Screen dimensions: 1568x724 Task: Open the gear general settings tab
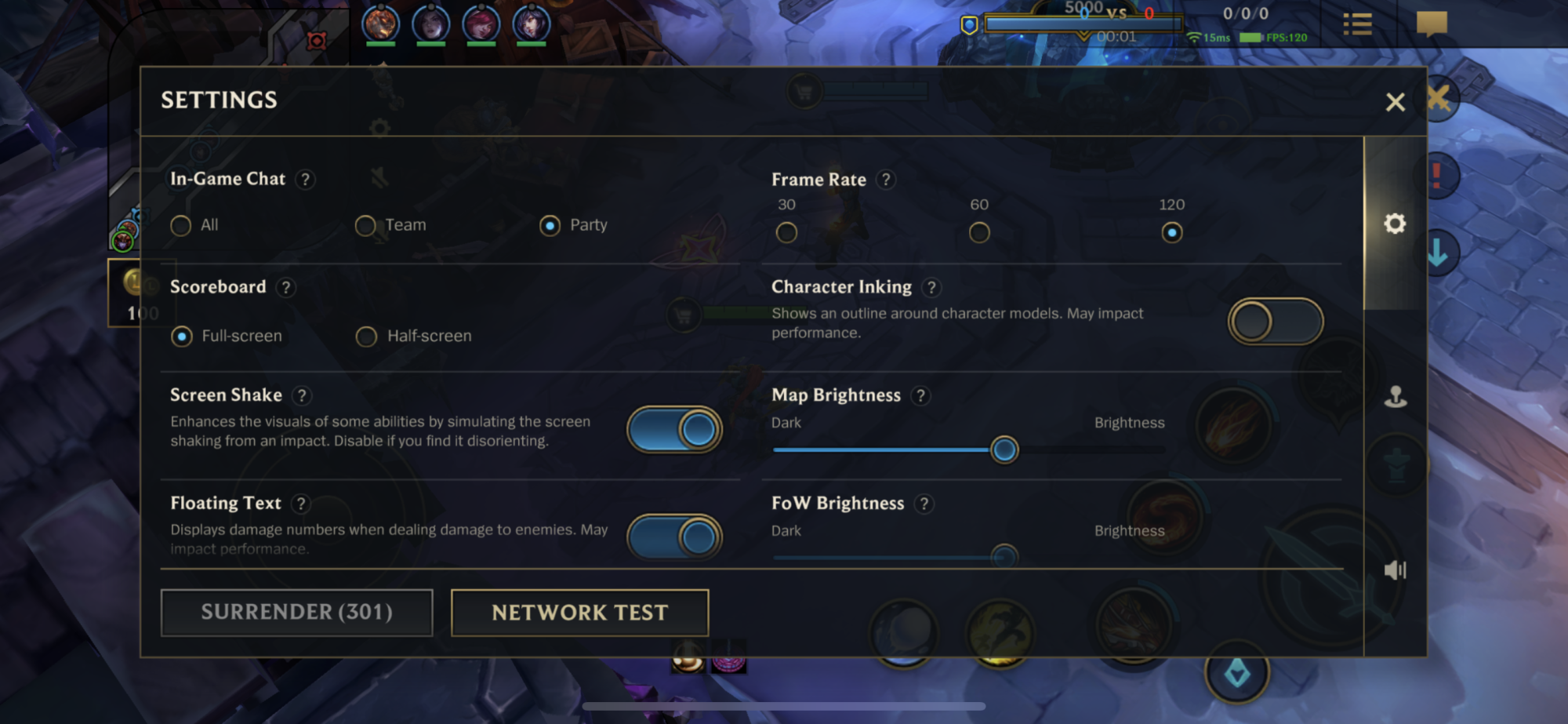coord(1395,224)
